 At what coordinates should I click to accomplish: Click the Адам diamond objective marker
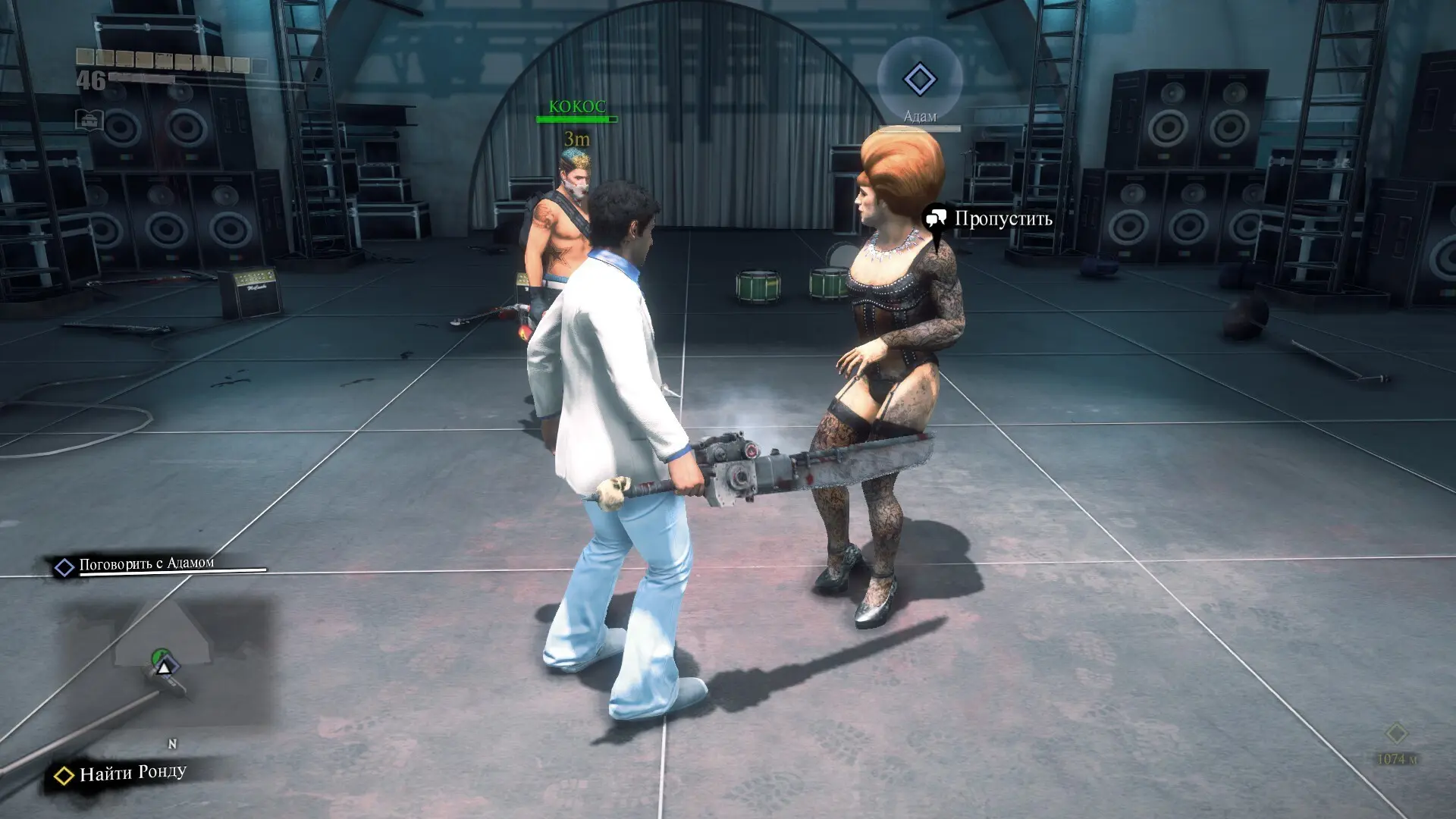[x=919, y=80]
